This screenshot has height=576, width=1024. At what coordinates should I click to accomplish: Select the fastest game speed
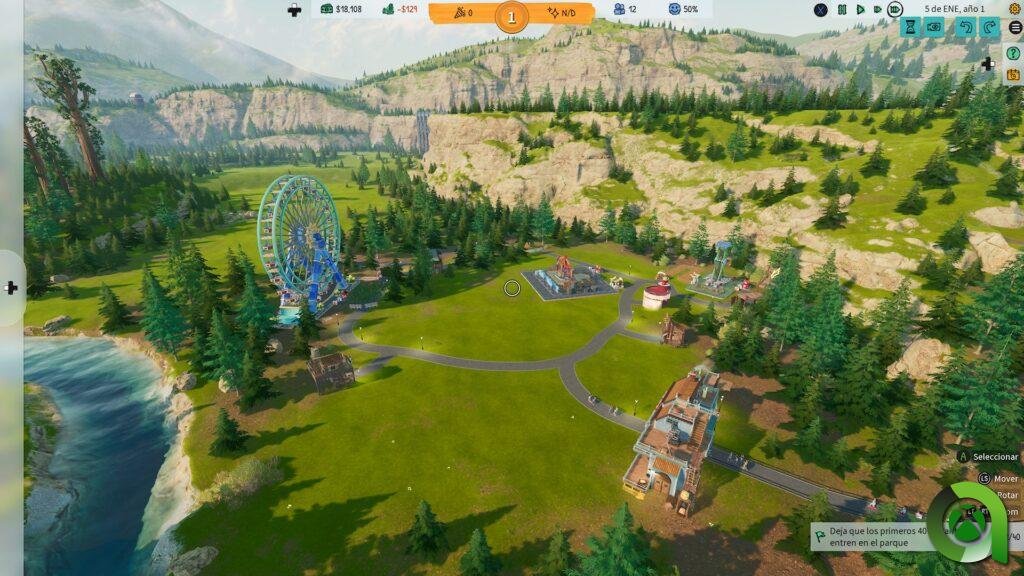(x=894, y=10)
